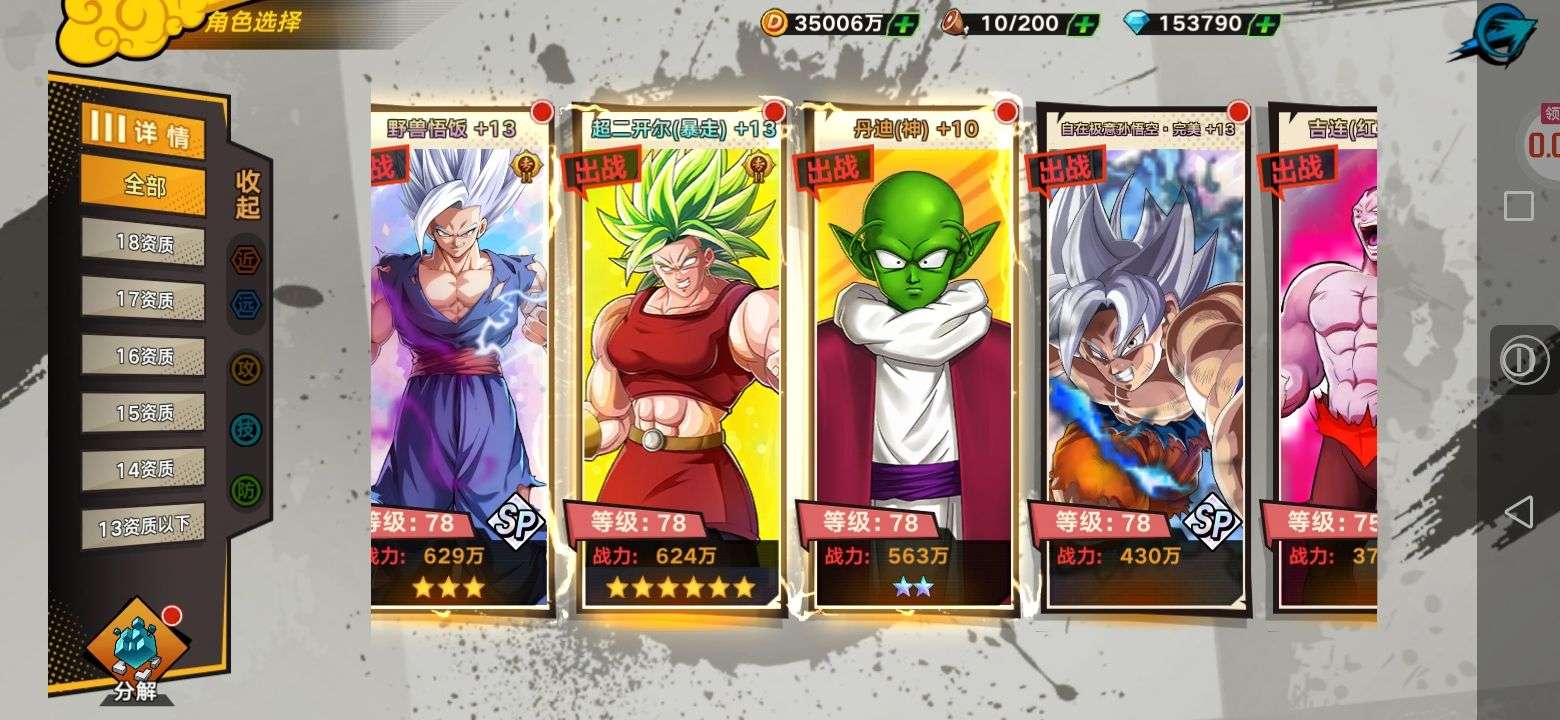Buy more diamonds with the plus button

coord(1265,23)
